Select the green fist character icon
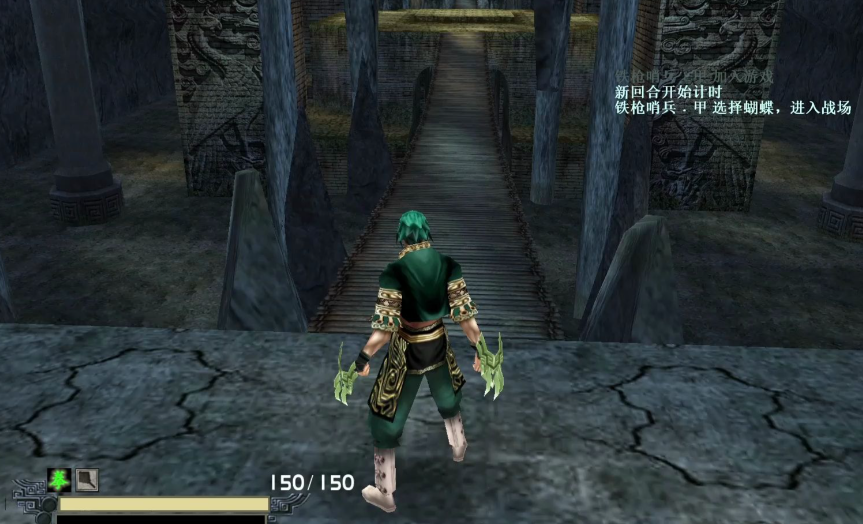 click(59, 481)
